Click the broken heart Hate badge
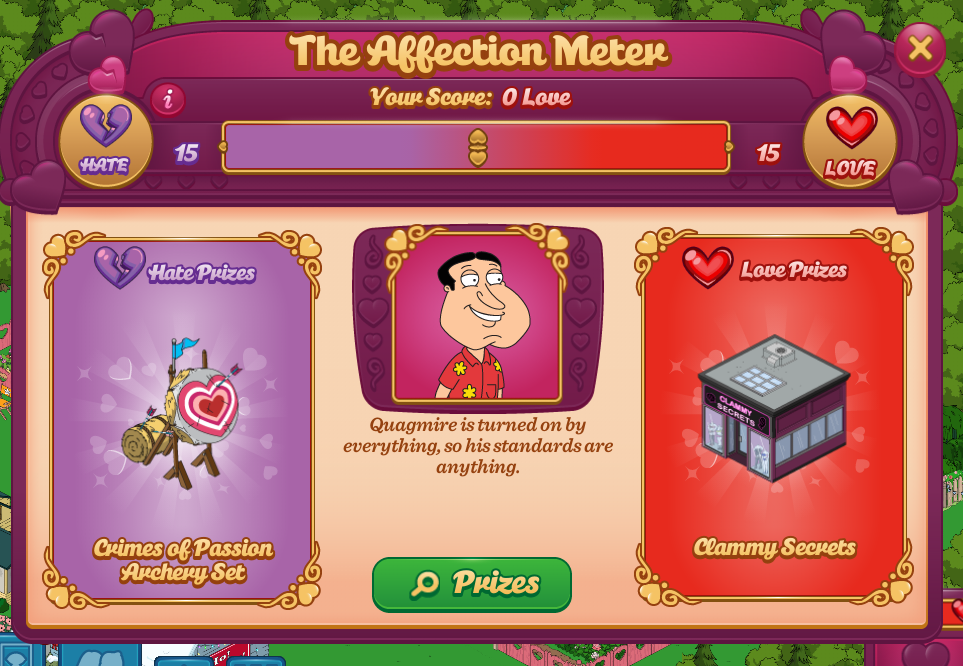The width and height of the screenshot is (963, 666). 105,141
